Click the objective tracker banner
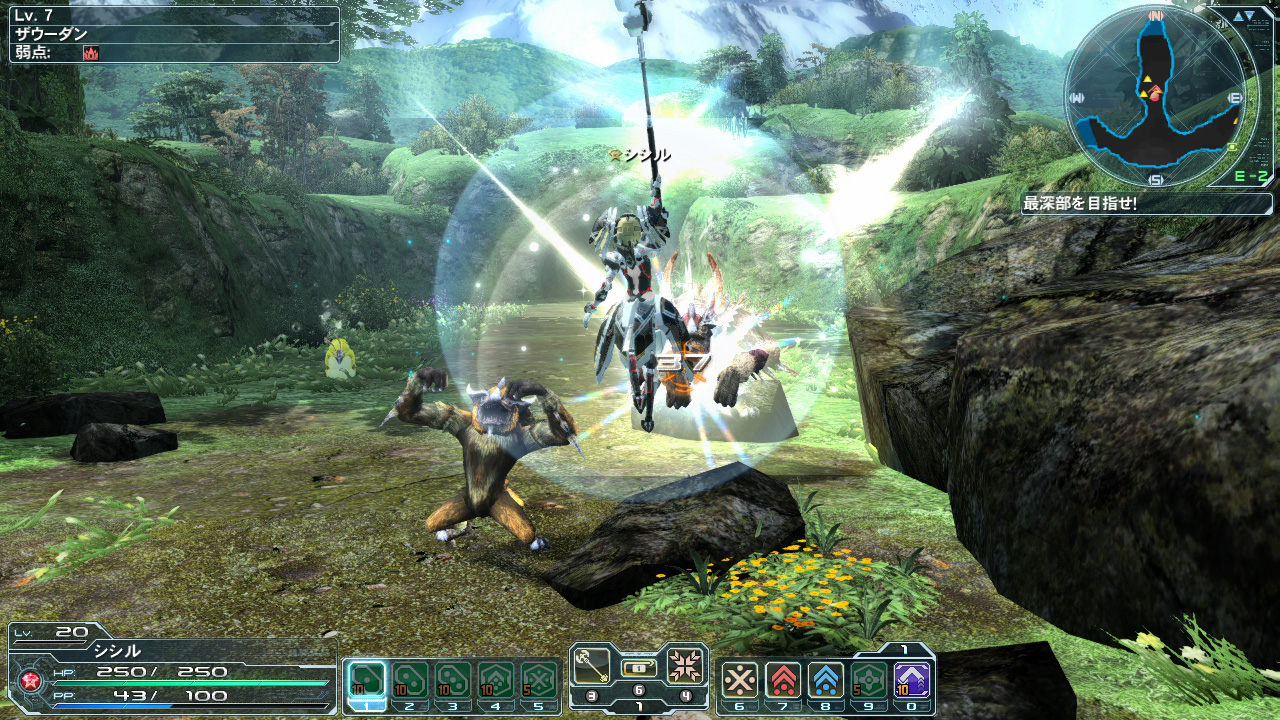 click(1146, 204)
